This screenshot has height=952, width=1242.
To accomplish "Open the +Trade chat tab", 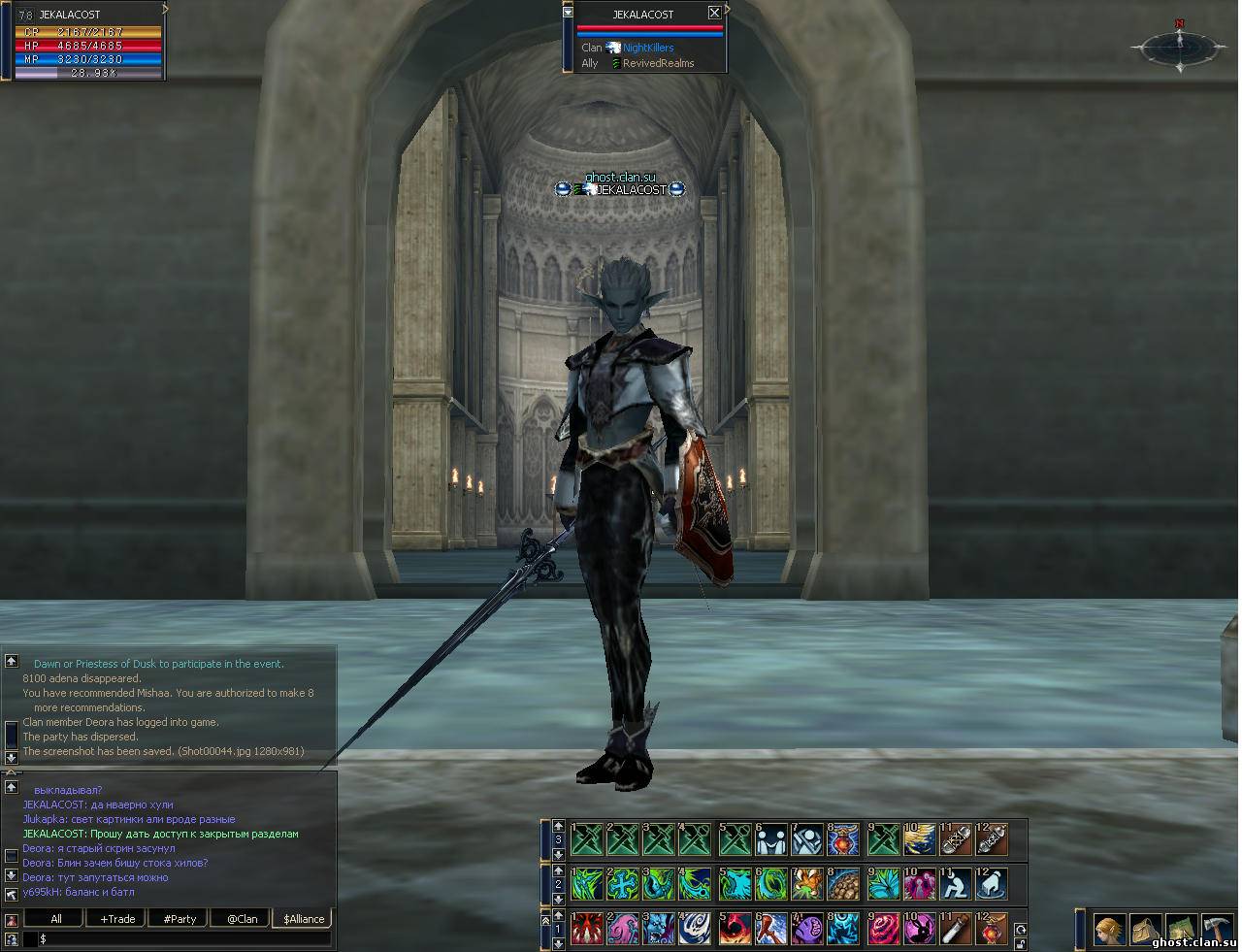I will pyautogui.click(x=117, y=918).
